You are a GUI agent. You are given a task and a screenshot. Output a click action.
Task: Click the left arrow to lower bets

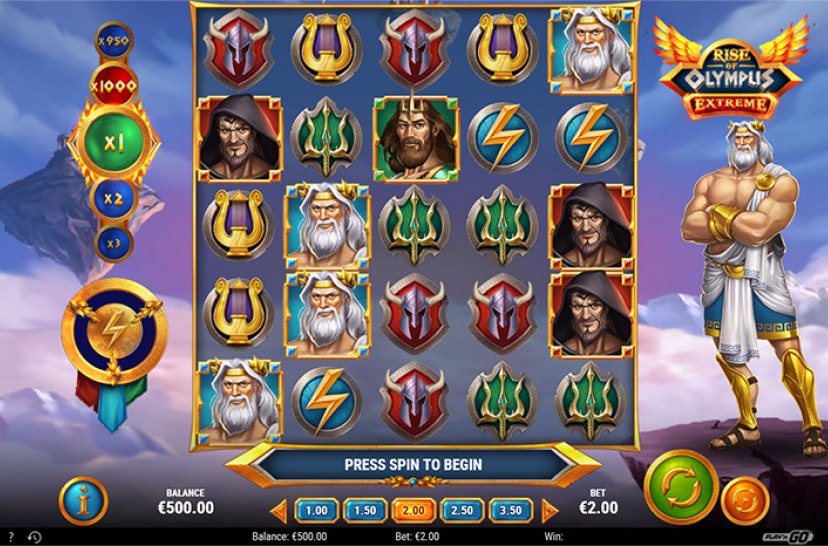pos(281,510)
